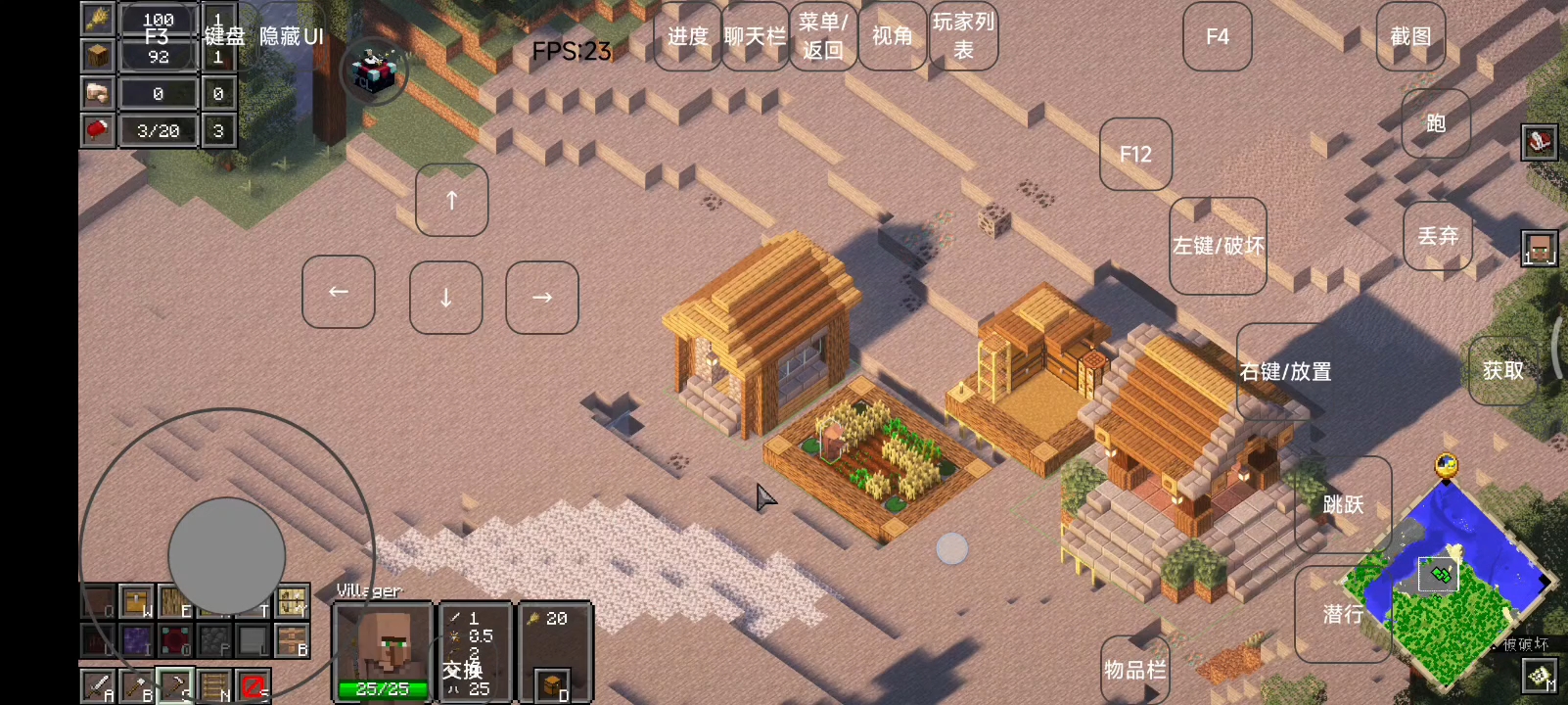Open 物品栏 inventory panel

[1135, 670]
